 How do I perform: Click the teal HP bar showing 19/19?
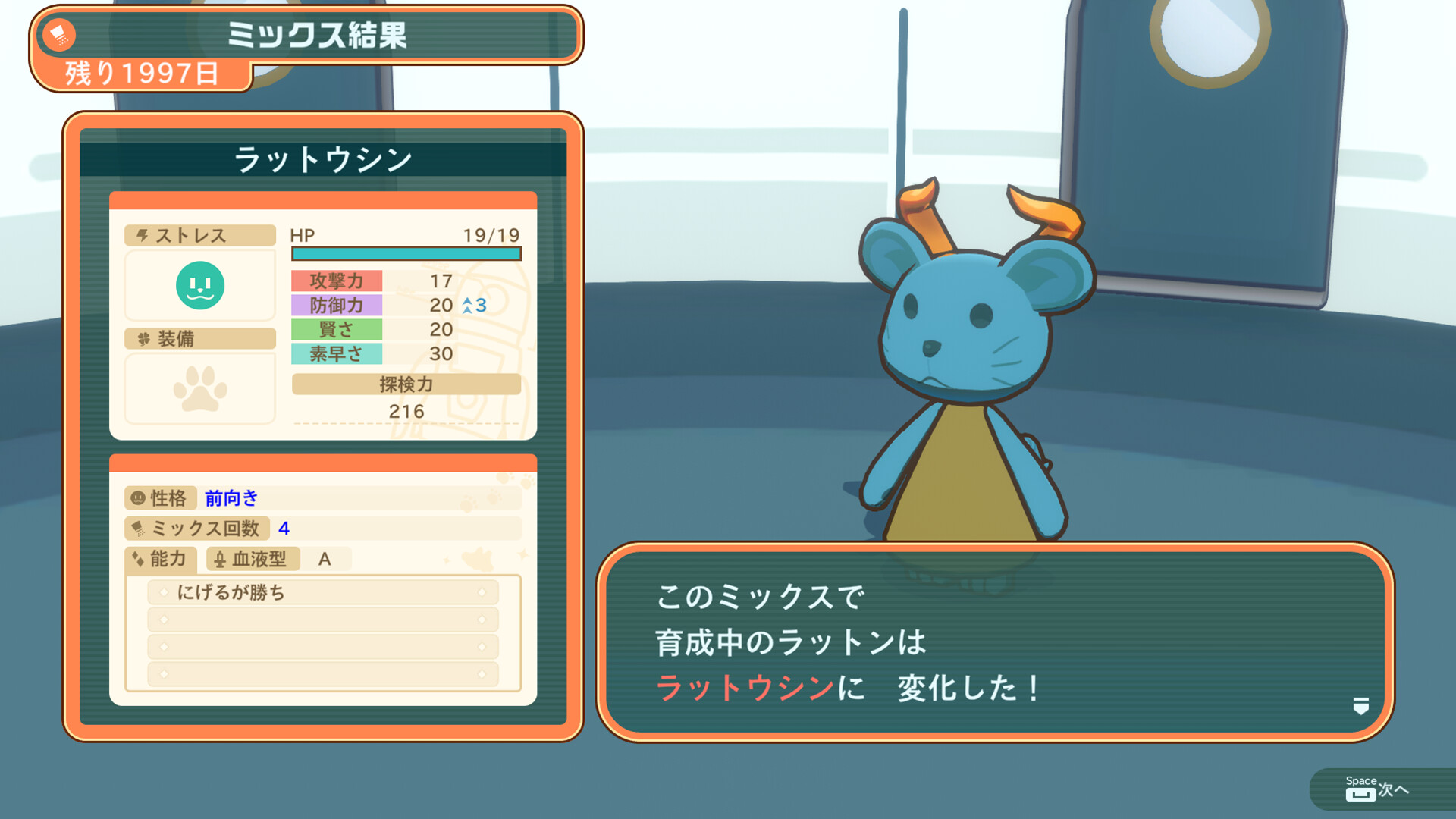pyautogui.click(x=406, y=253)
